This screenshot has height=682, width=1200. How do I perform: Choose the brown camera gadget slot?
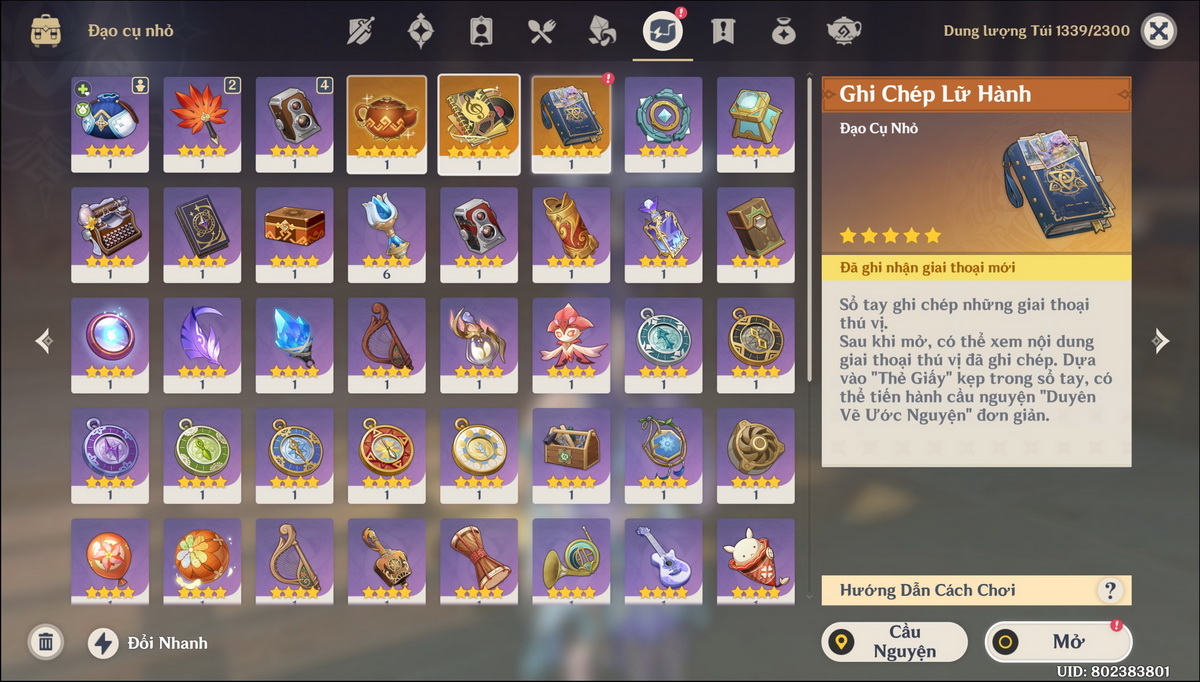click(x=294, y=122)
